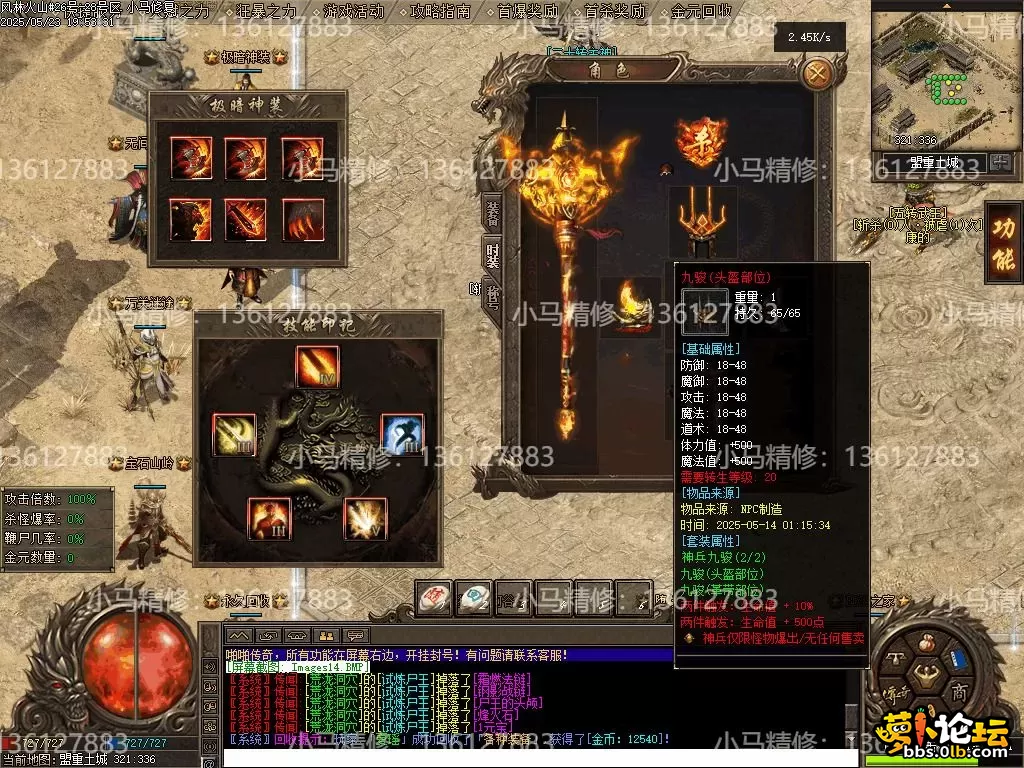Viewport: 1024px width, 768px height.
Task: Select the flaming staff weapon slot
Action: 568,270
